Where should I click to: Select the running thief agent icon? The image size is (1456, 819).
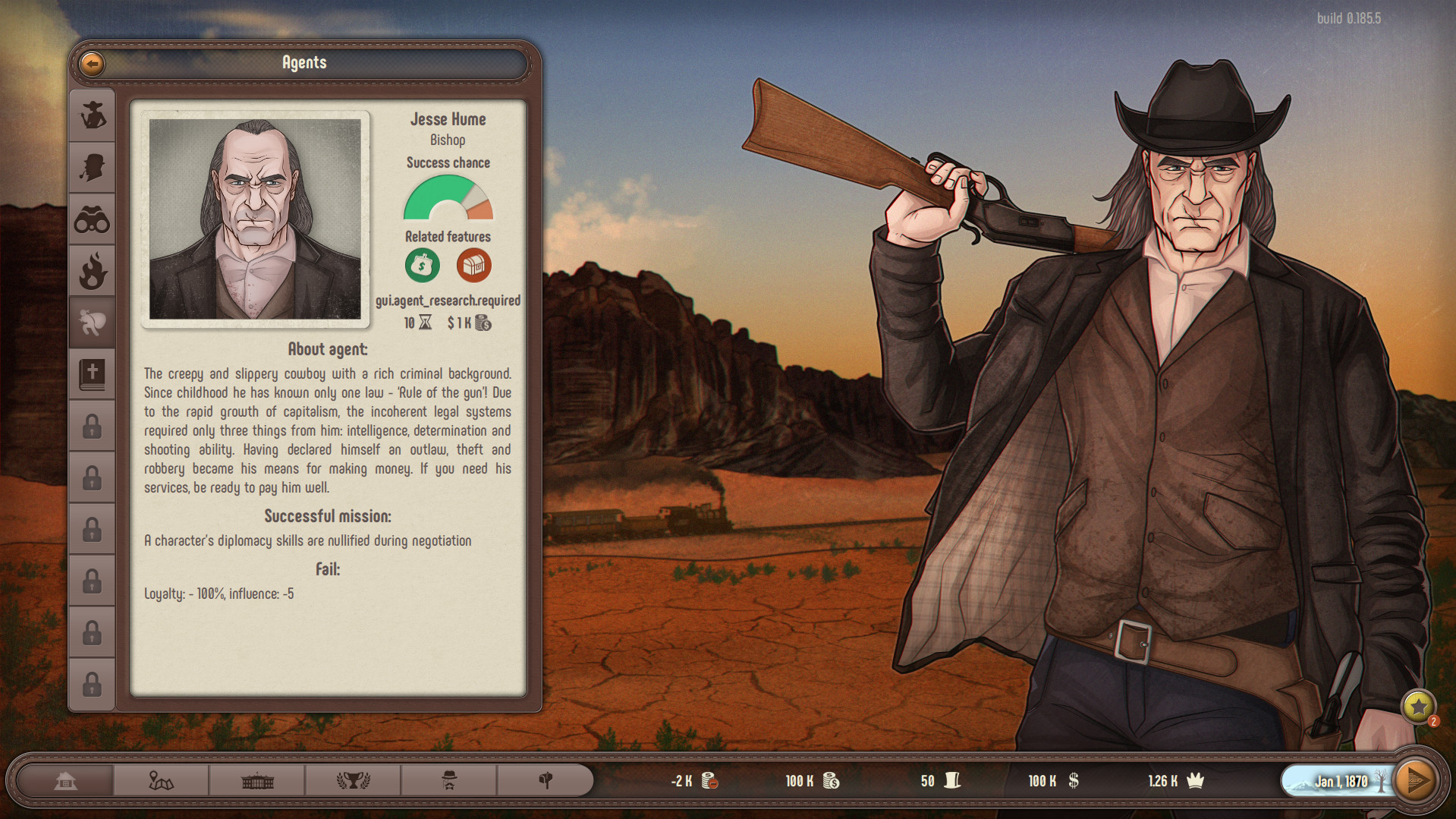[x=92, y=321]
